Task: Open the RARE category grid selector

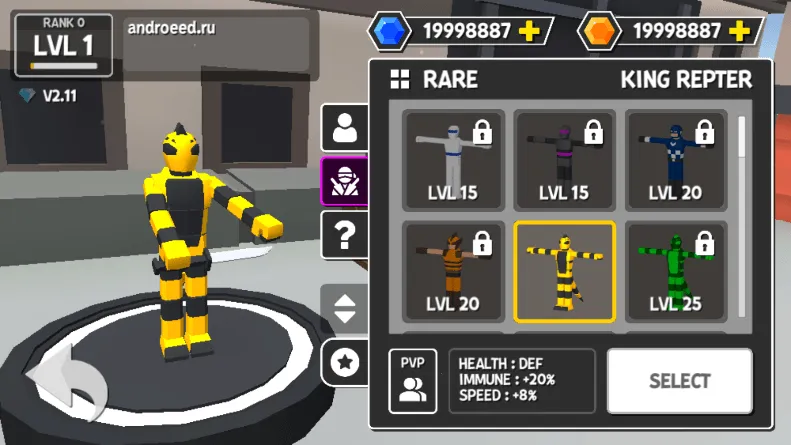Action: (401, 80)
